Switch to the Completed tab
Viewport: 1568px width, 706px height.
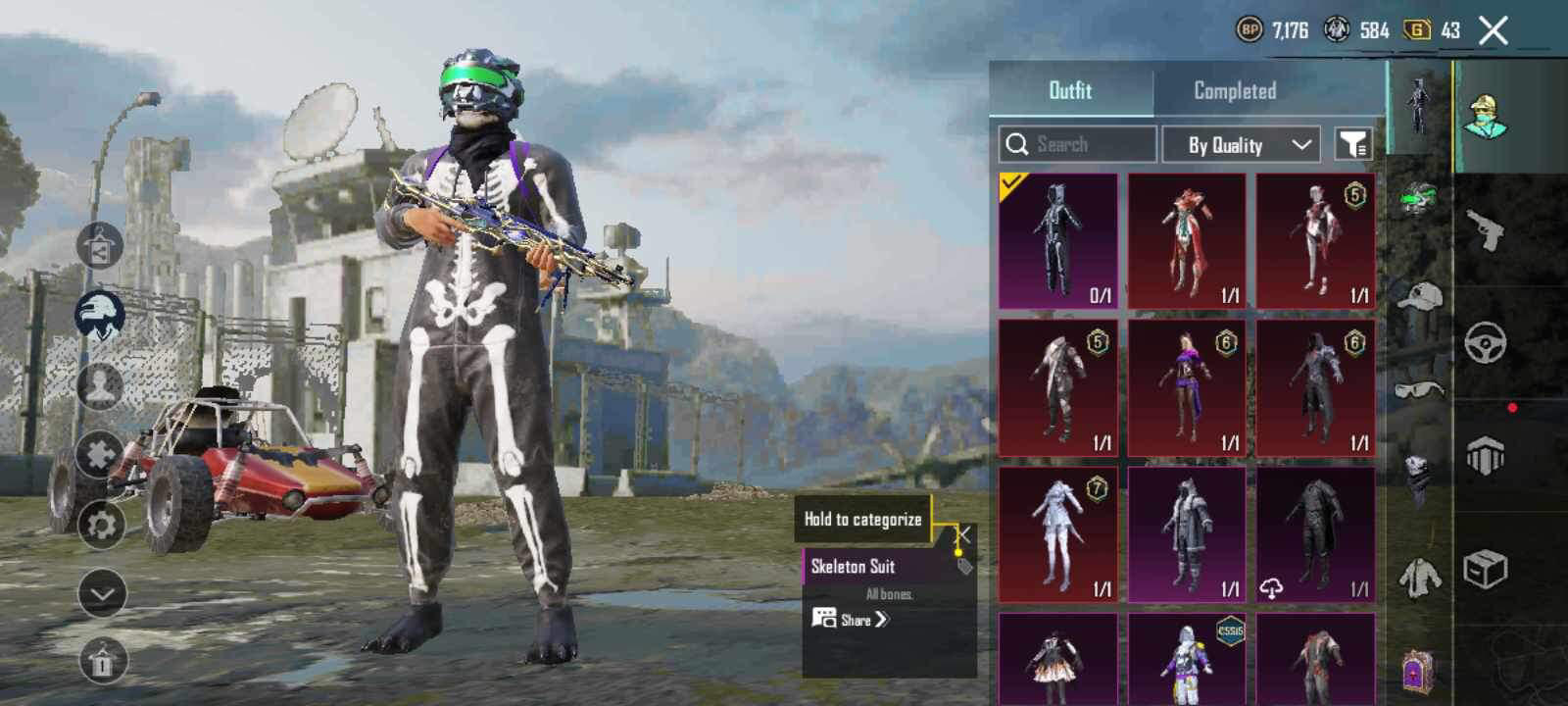point(1235,90)
